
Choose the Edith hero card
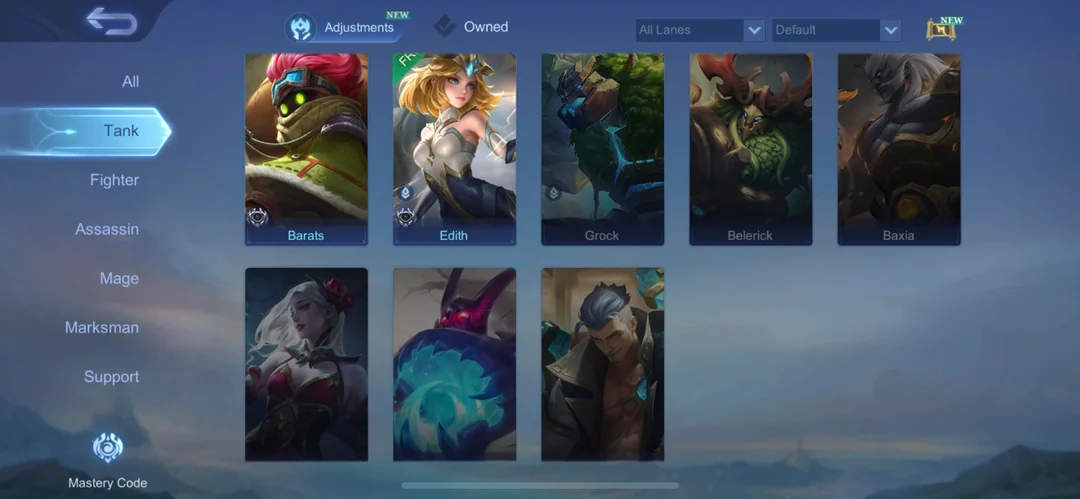point(454,149)
